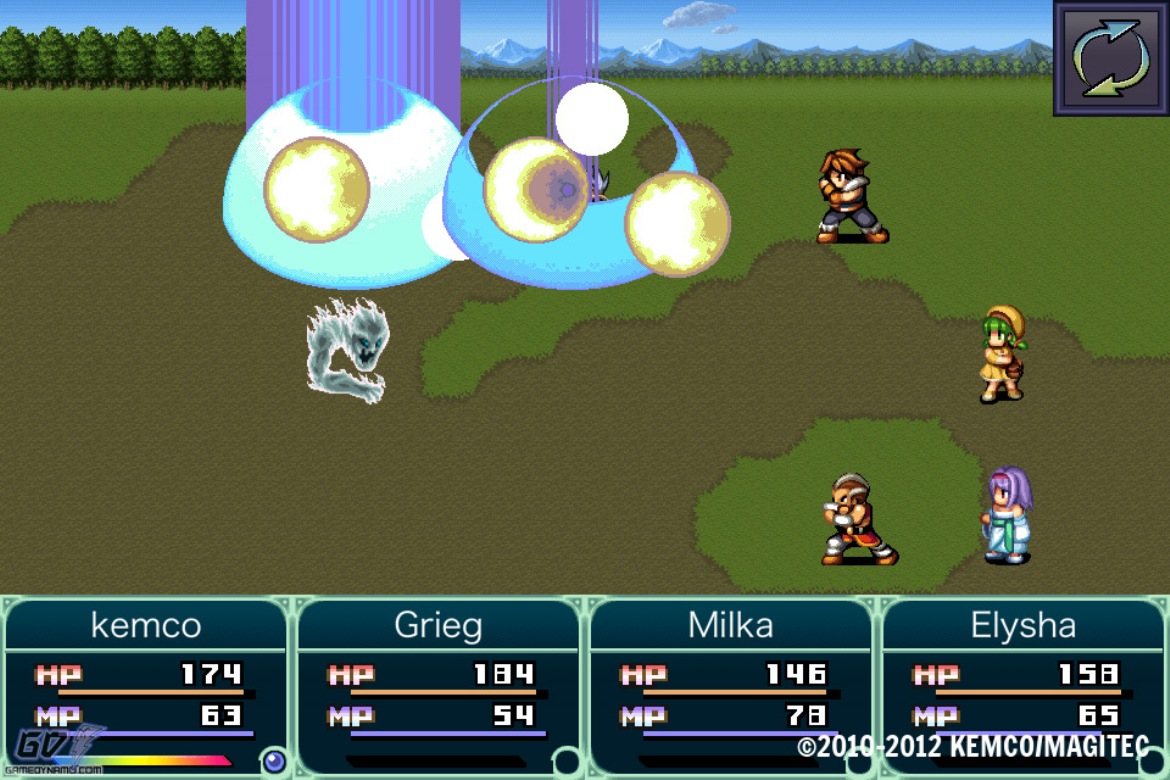
Task: Select the kemco party status panel
Action: (146, 686)
